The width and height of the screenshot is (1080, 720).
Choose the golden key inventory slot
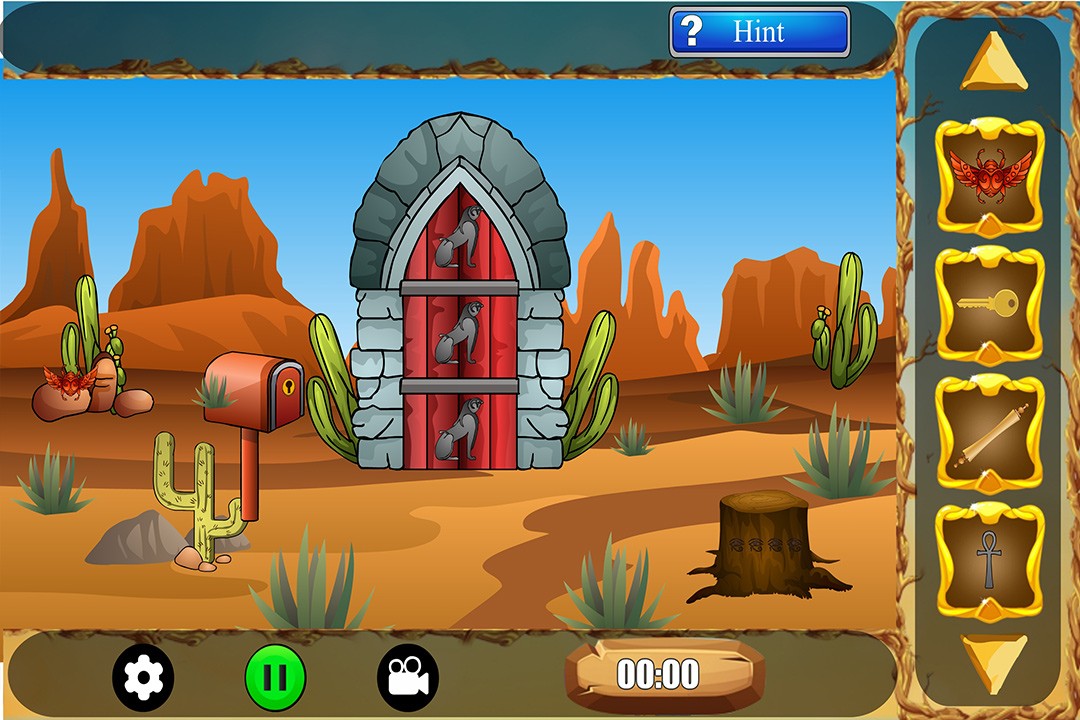tap(989, 304)
